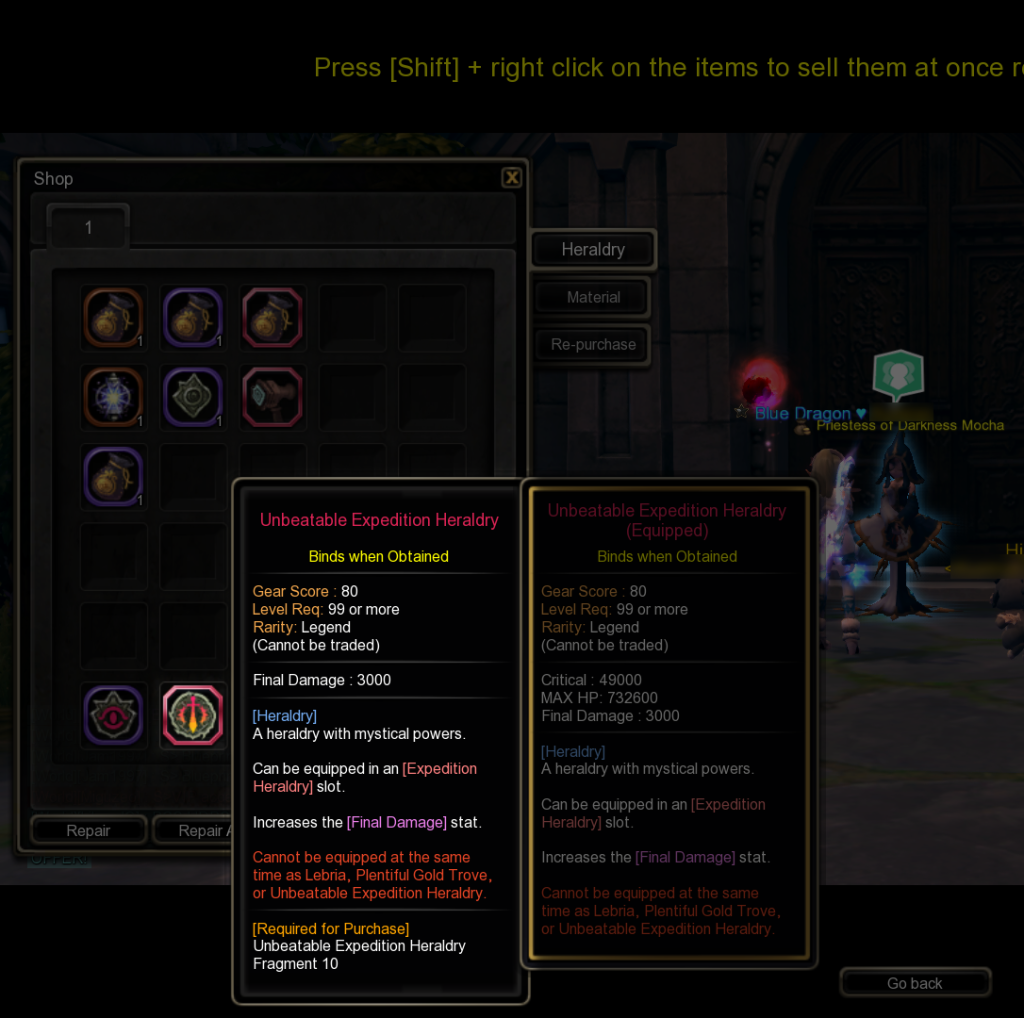Open the Material shop tab

pos(593,297)
